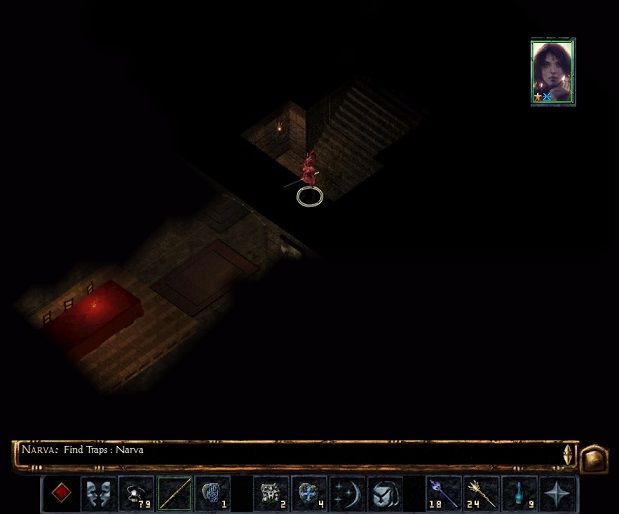This screenshot has height=514, width=619.
Task: Select Narva's character portrait
Action: pos(553,71)
